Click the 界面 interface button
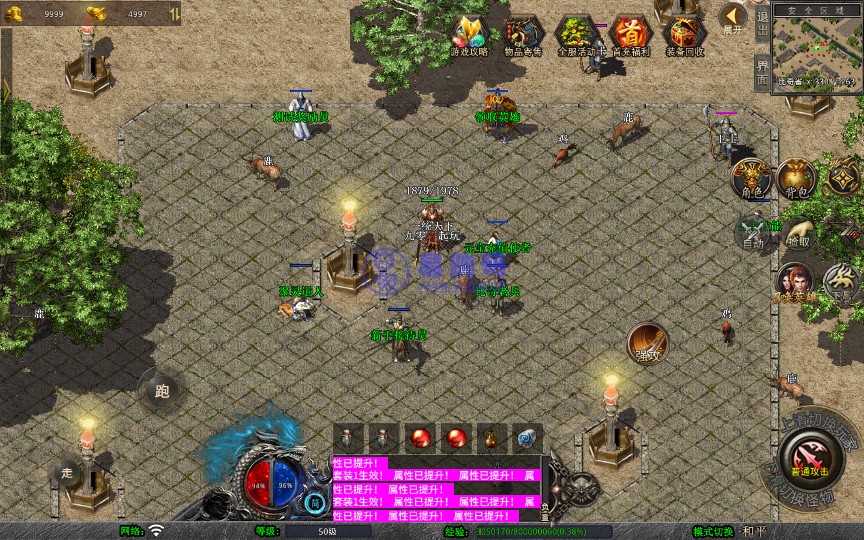 [x=762, y=72]
